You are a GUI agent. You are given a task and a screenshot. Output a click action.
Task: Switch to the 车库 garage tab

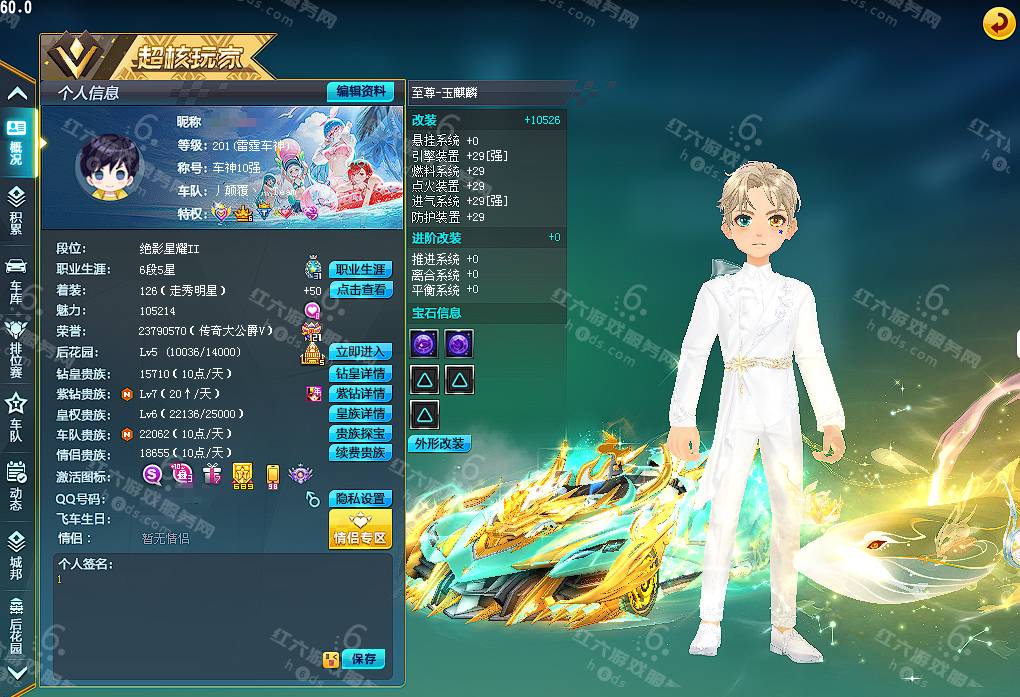(16, 278)
